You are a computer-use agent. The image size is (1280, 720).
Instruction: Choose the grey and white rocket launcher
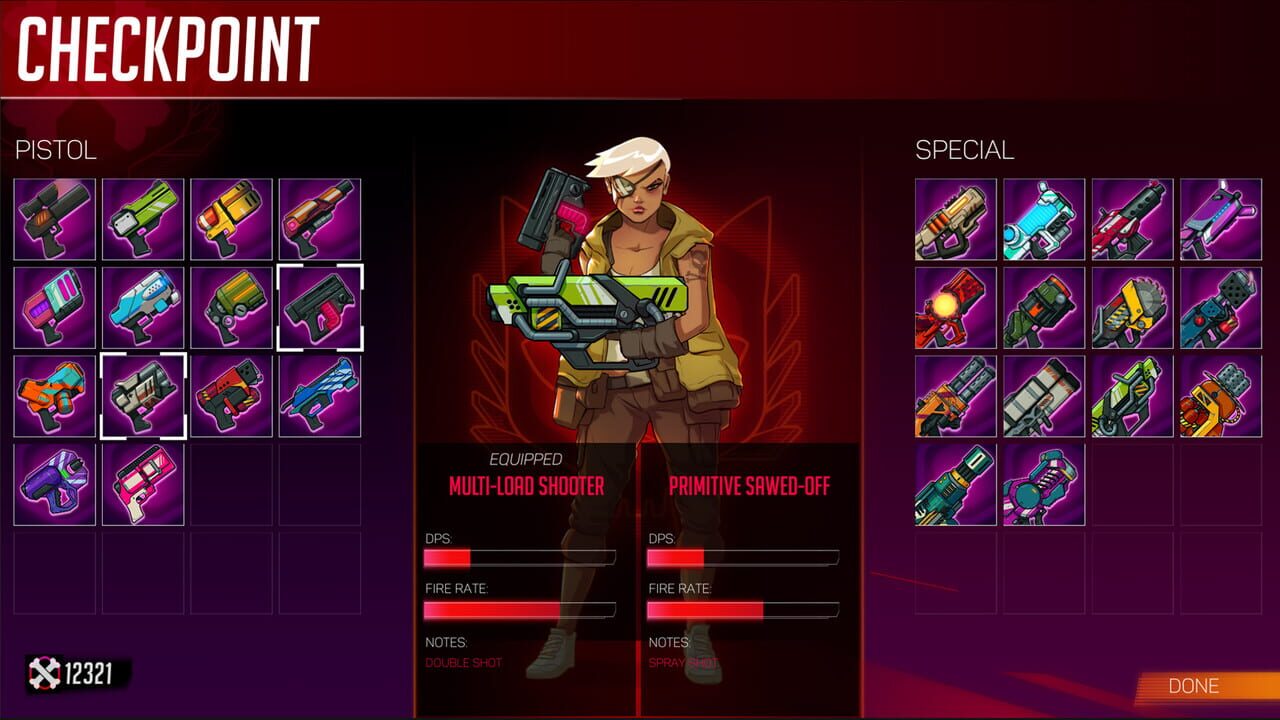1044,396
